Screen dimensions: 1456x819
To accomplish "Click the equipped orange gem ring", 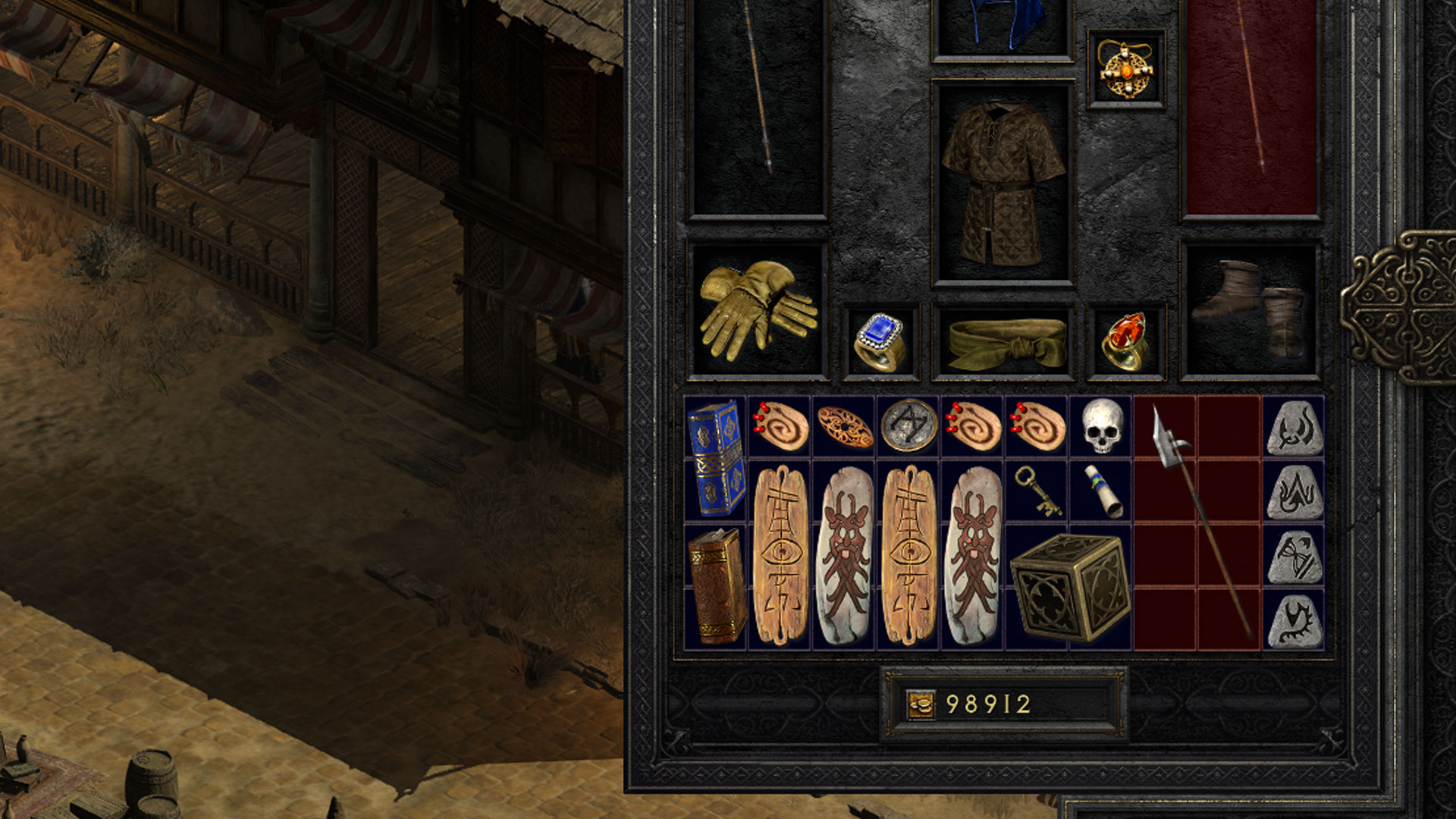I will 1125,341.
